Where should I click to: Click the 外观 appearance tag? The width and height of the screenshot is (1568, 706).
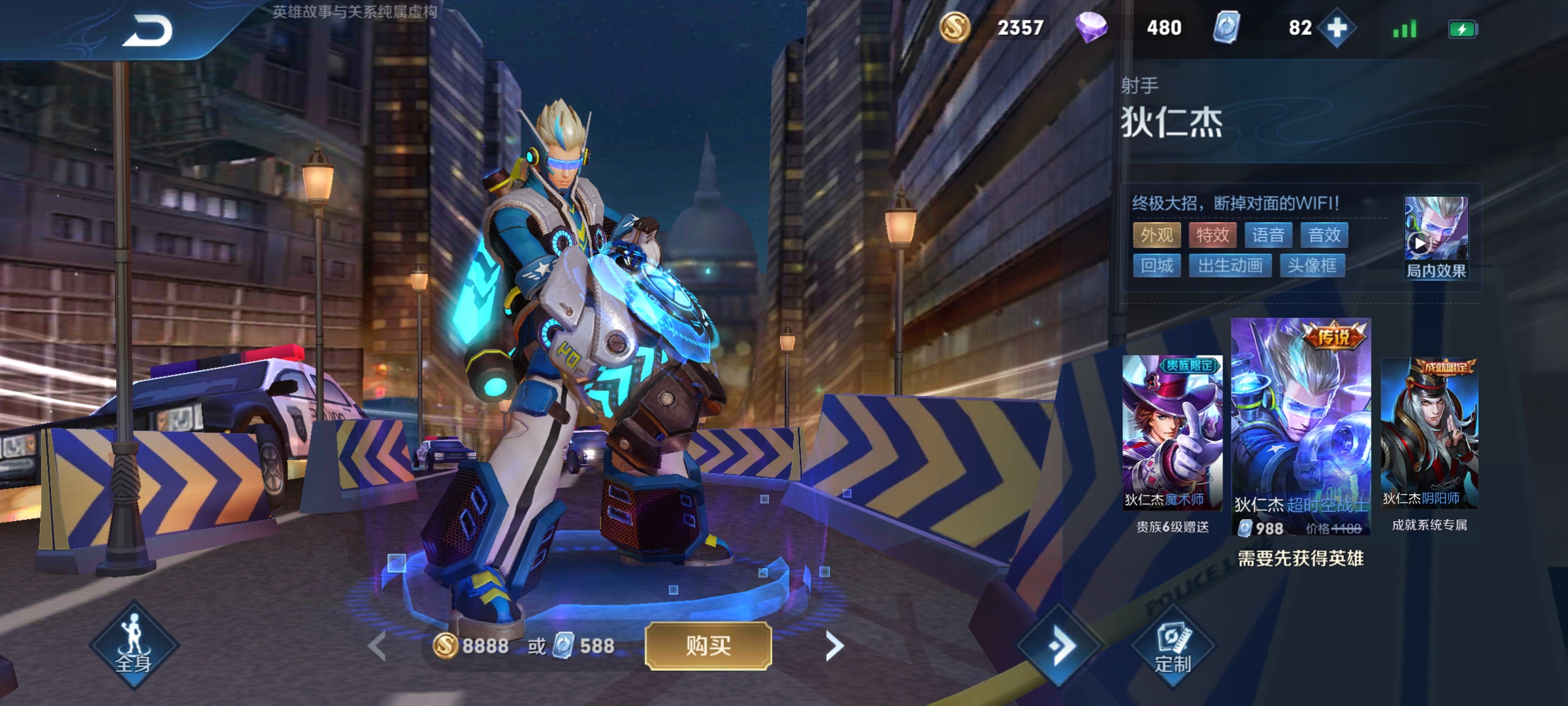tap(1156, 235)
